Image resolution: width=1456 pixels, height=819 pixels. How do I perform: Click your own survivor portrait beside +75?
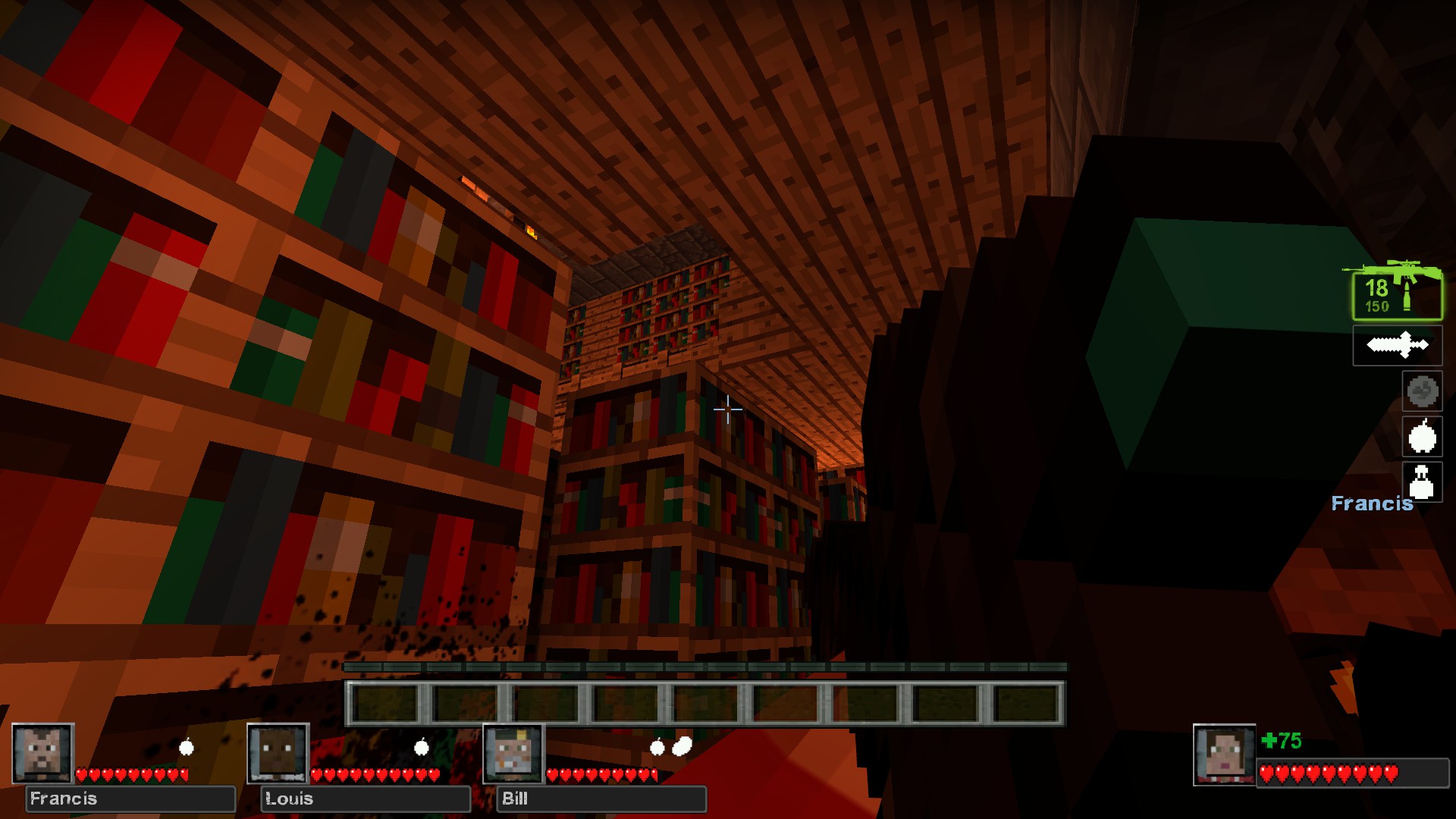(1224, 755)
